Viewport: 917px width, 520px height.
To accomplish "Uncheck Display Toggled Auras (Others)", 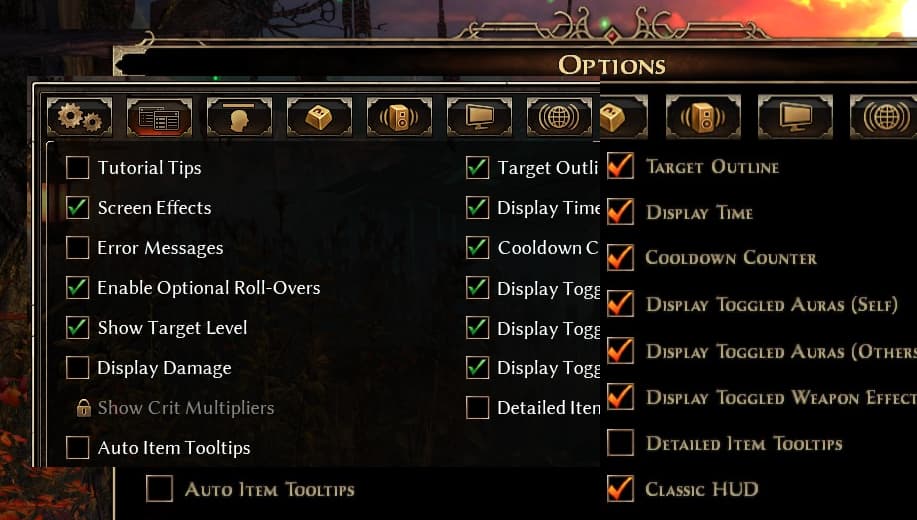I will [x=620, y=351].
